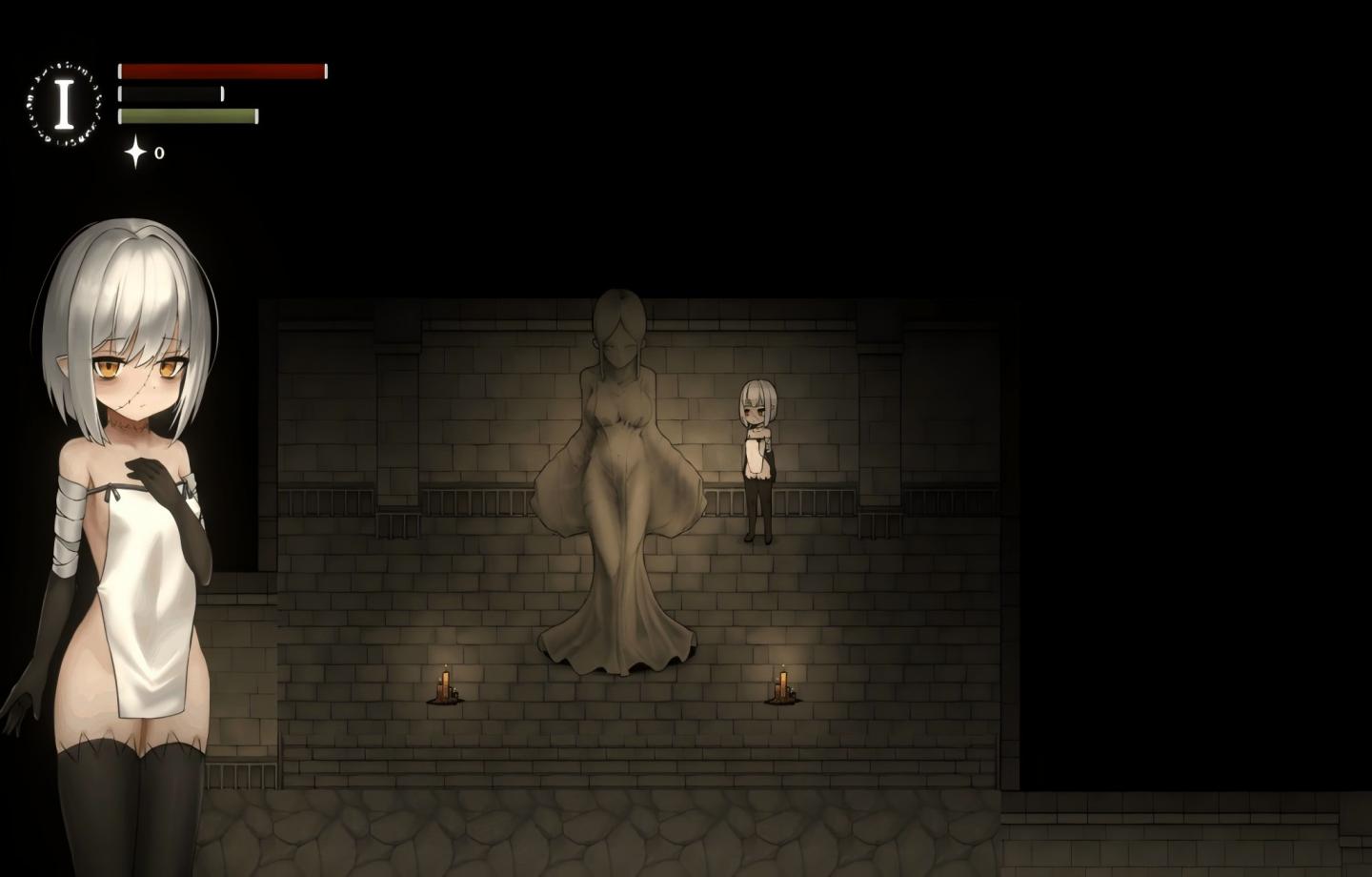Select the currency counter showing 0
1372x877 pixels.
[160, 150]
